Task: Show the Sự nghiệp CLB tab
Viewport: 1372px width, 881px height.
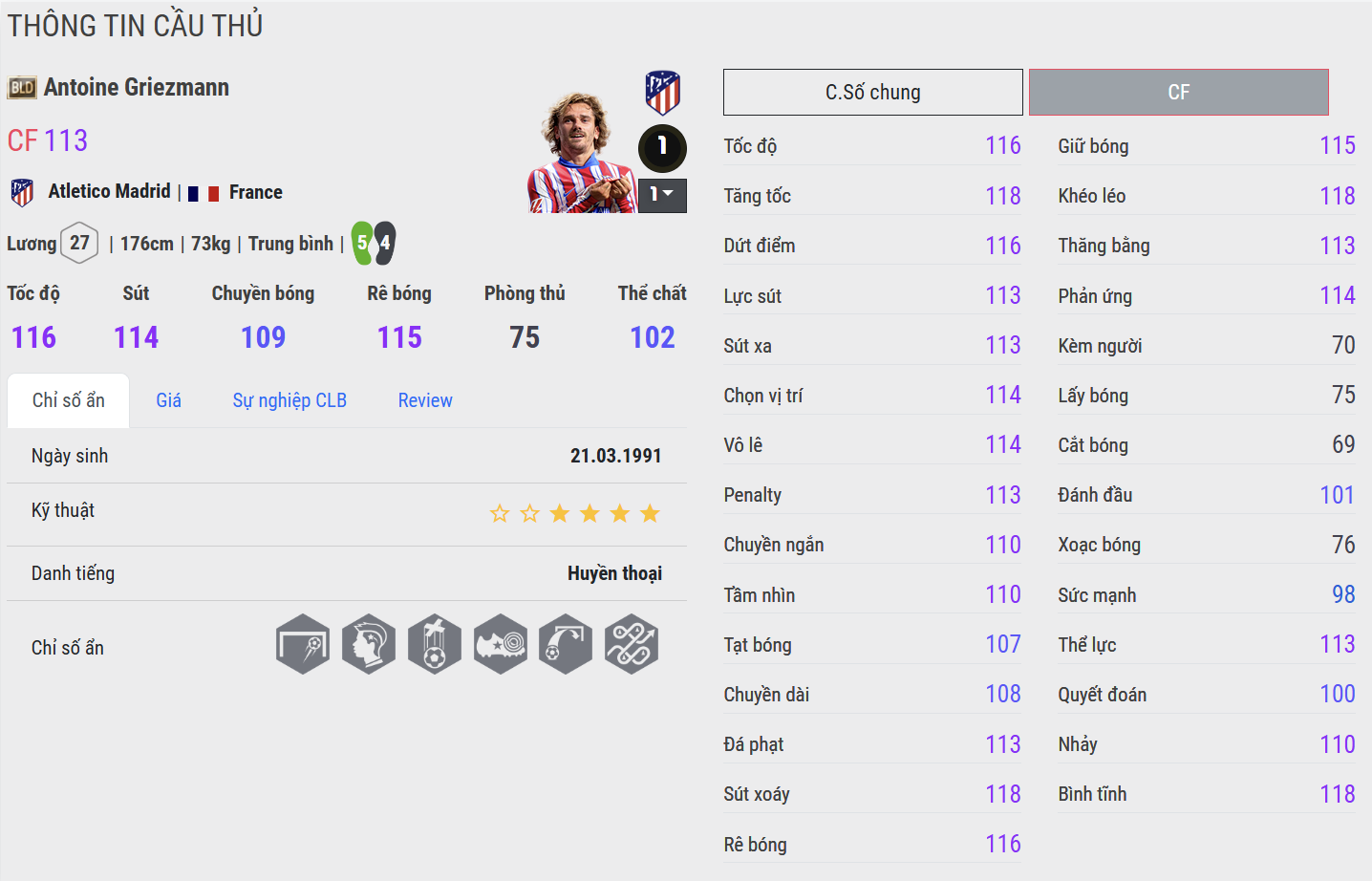Action: click(x=289, y=400)
